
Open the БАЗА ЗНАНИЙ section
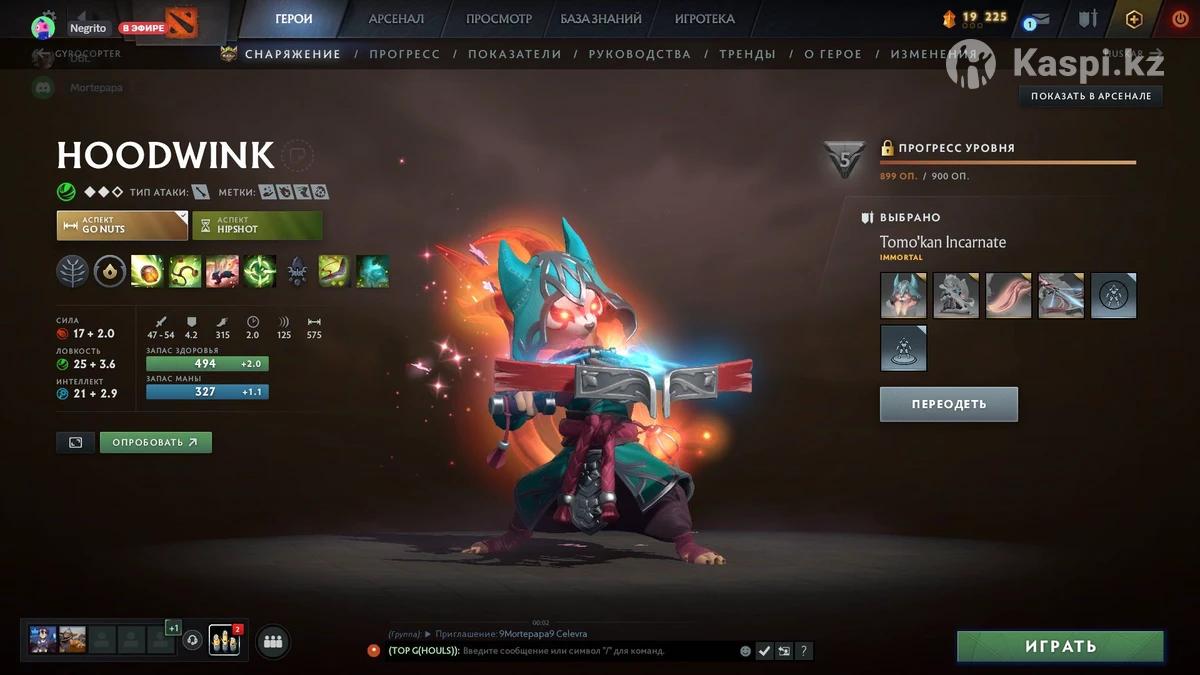tap(600, 19)
